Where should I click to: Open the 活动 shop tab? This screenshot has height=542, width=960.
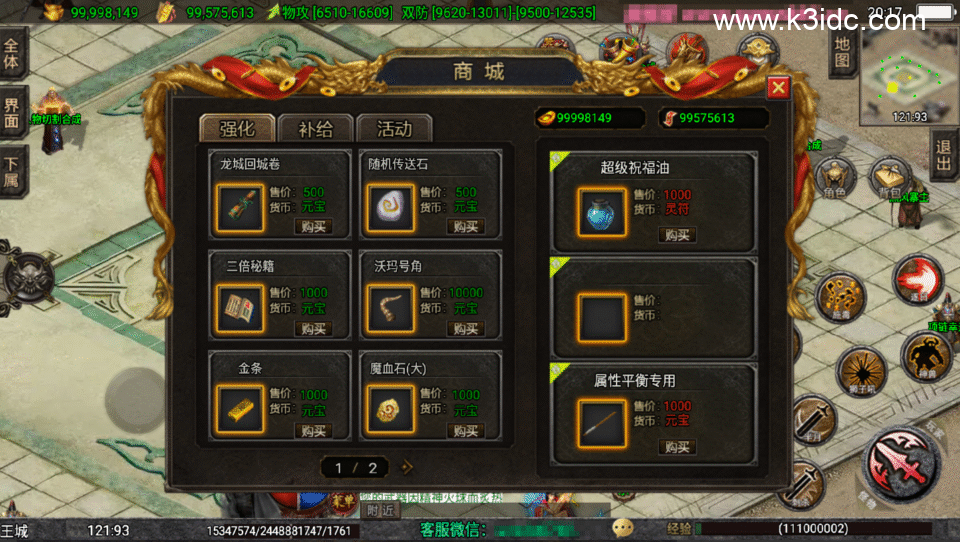[394, 129]
